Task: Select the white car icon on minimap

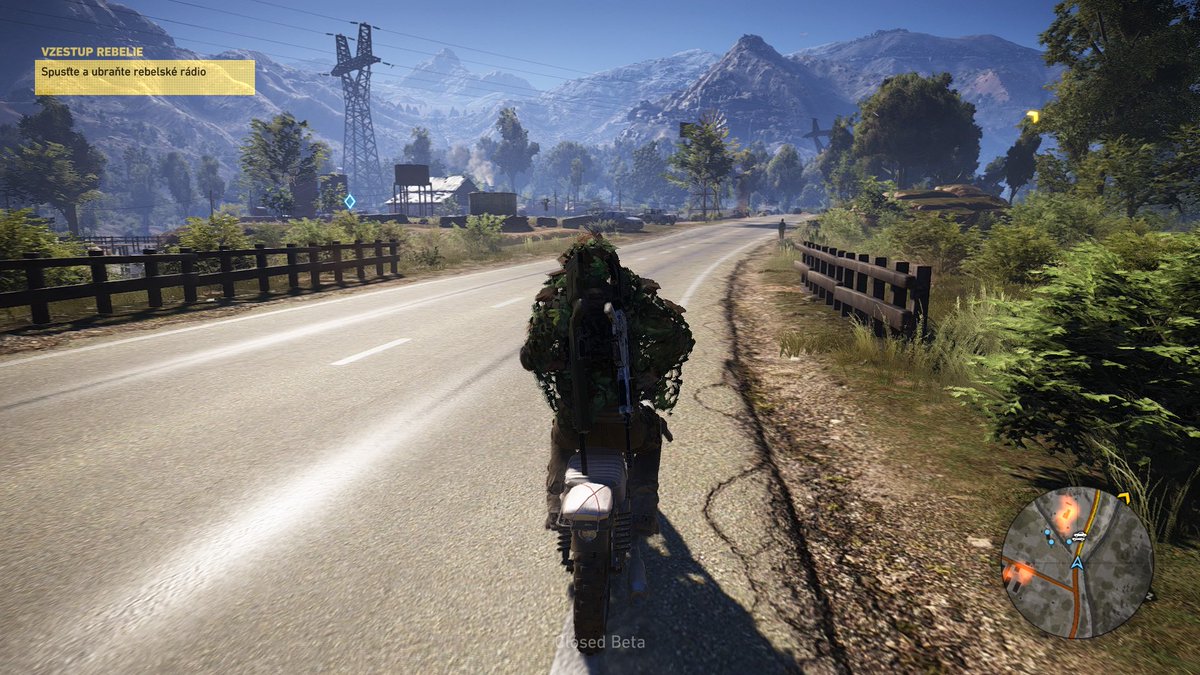Action: point(1080,538)
